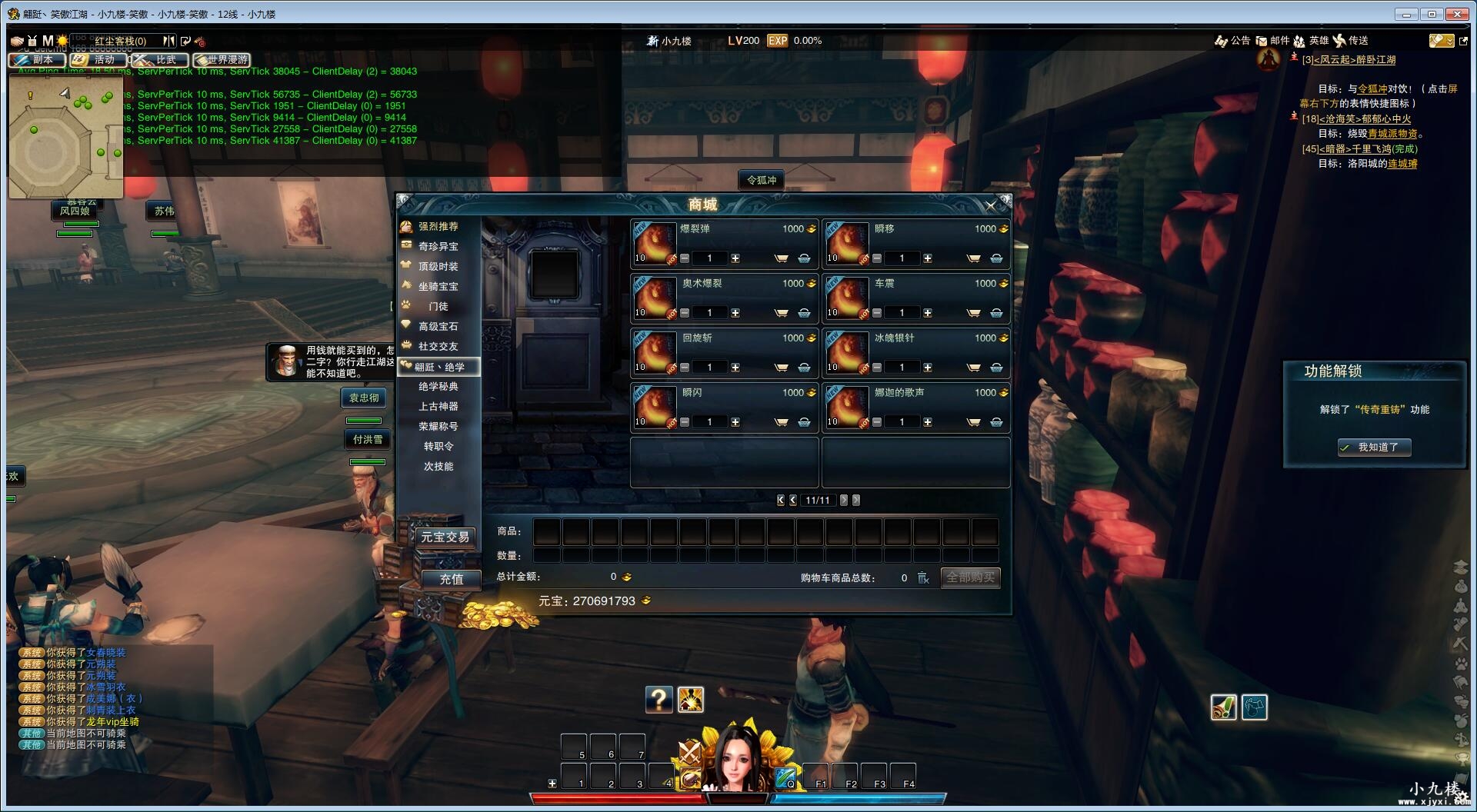Choose the 上古神器 category
The height and width of the screenshot is (812, 1477).
pos(438,407)
